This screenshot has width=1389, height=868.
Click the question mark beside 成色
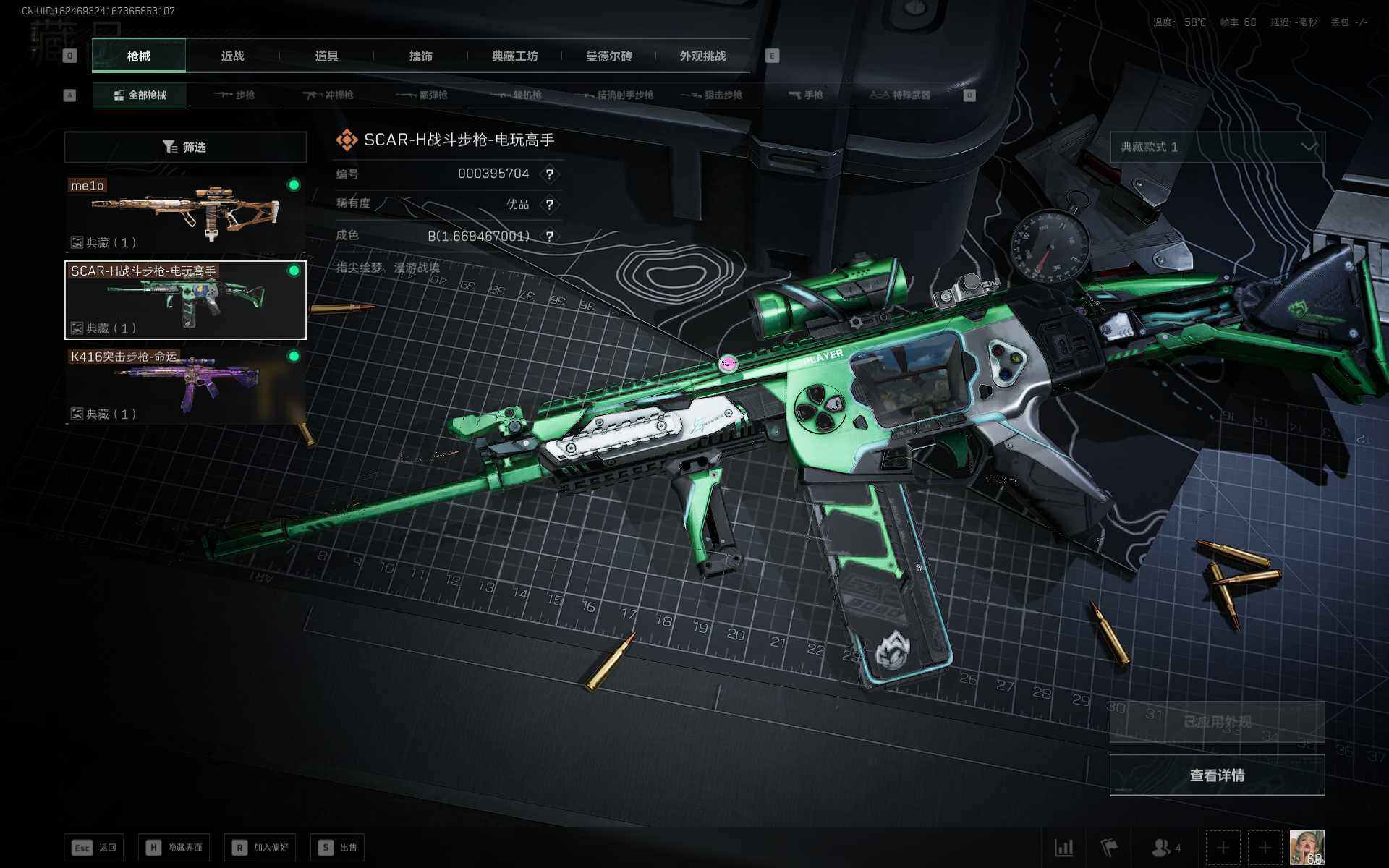(550, 237)
